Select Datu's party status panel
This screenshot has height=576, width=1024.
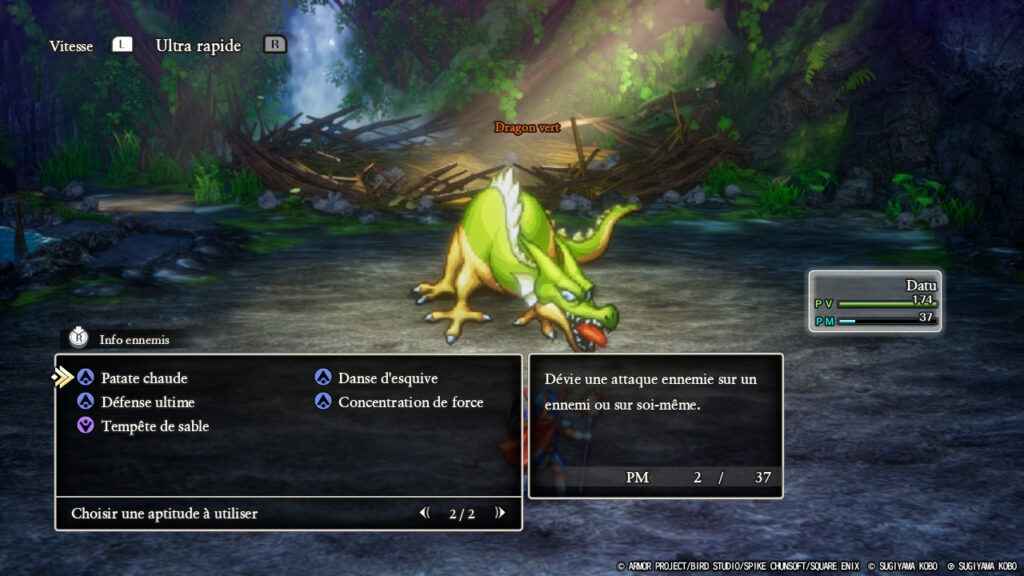(x=875, y=301)
